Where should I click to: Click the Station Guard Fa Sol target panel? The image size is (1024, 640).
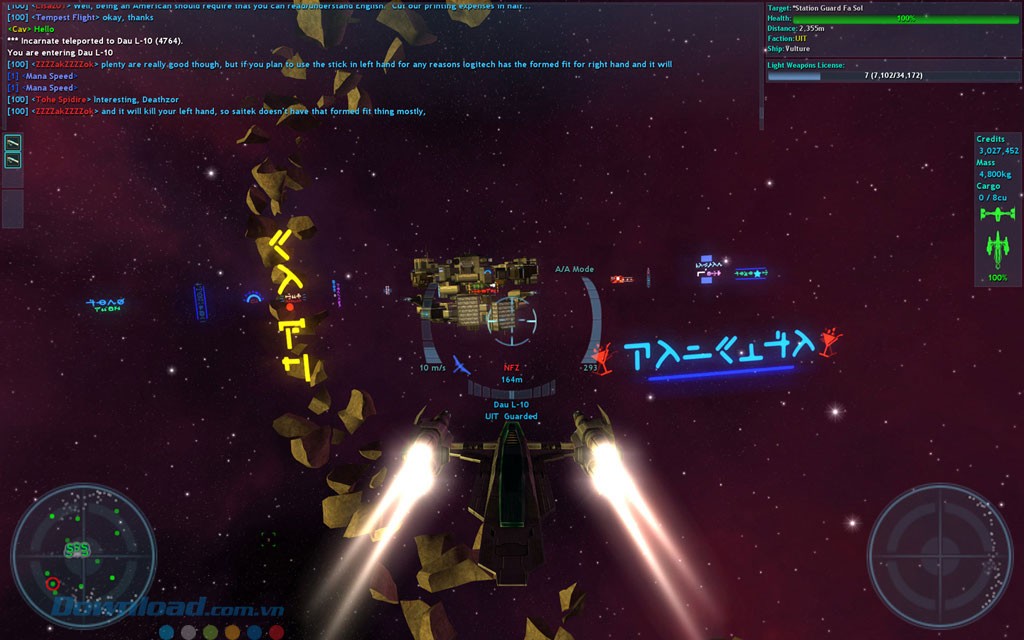coord(892,28)
